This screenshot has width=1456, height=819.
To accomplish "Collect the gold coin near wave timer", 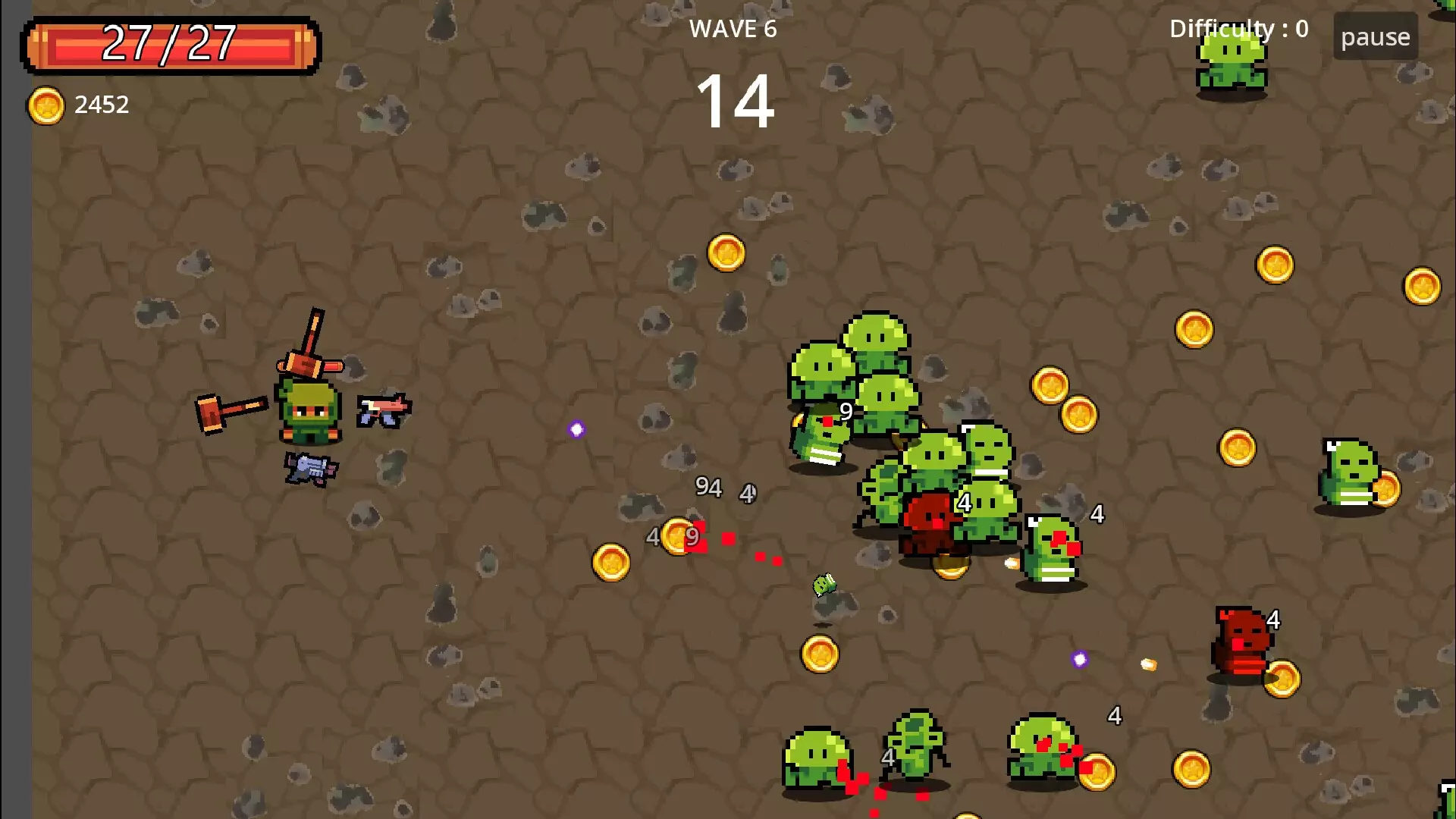I will pos(725,253).
